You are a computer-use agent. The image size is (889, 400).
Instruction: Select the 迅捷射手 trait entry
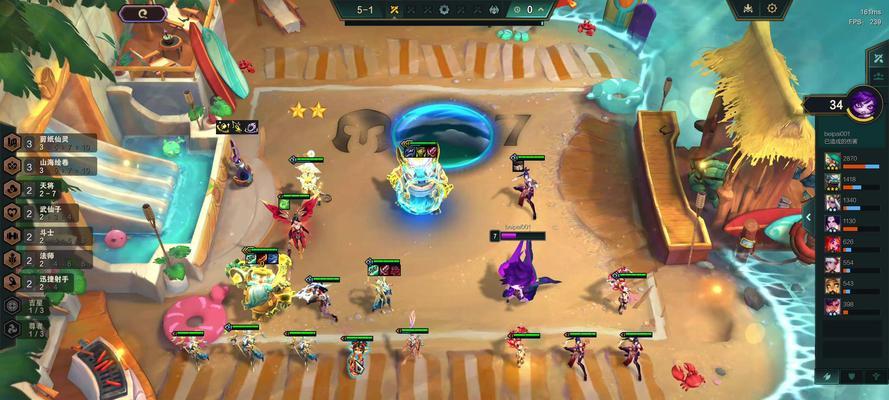point(50,283)
